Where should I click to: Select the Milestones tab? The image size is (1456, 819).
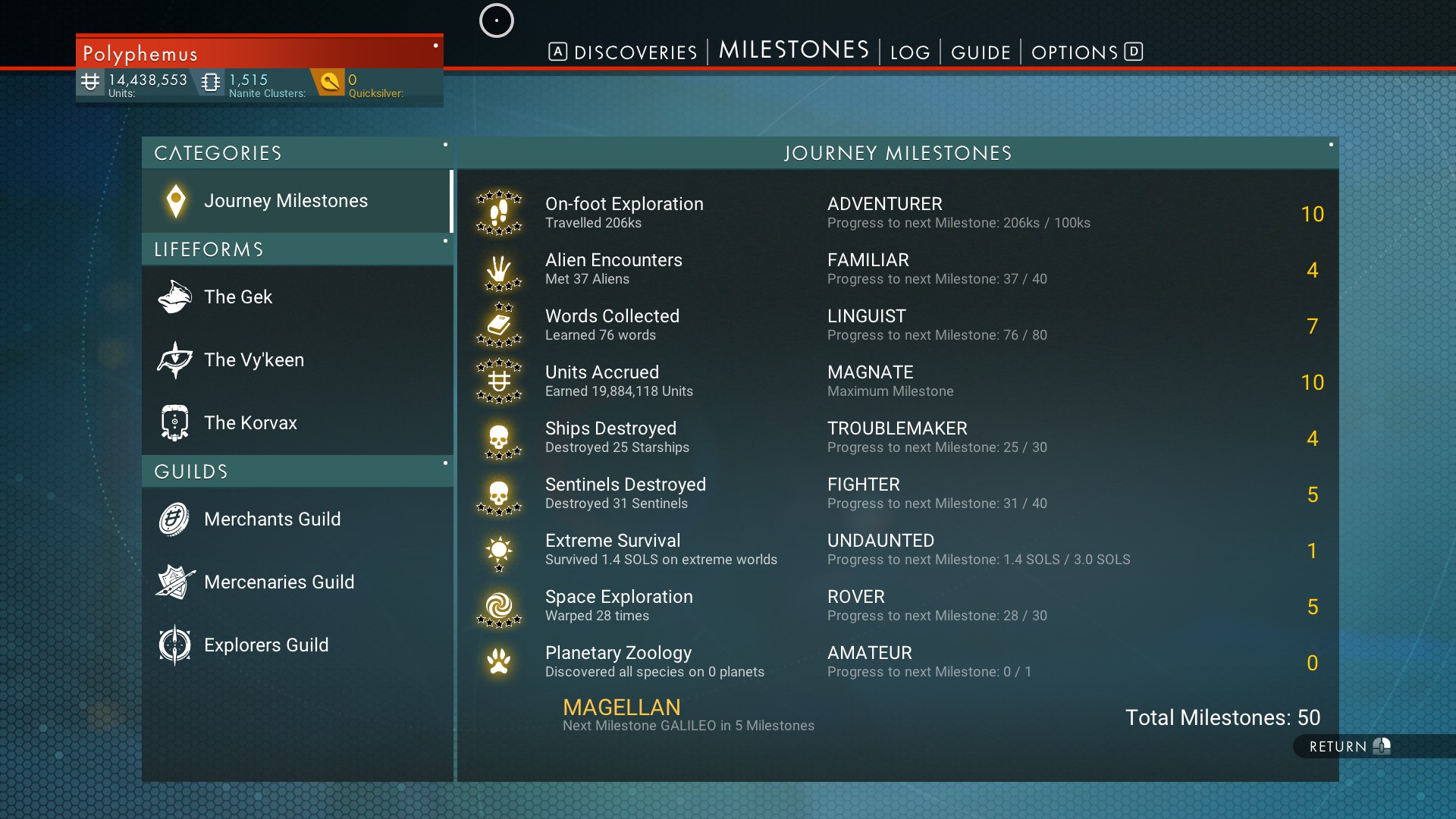793,50
